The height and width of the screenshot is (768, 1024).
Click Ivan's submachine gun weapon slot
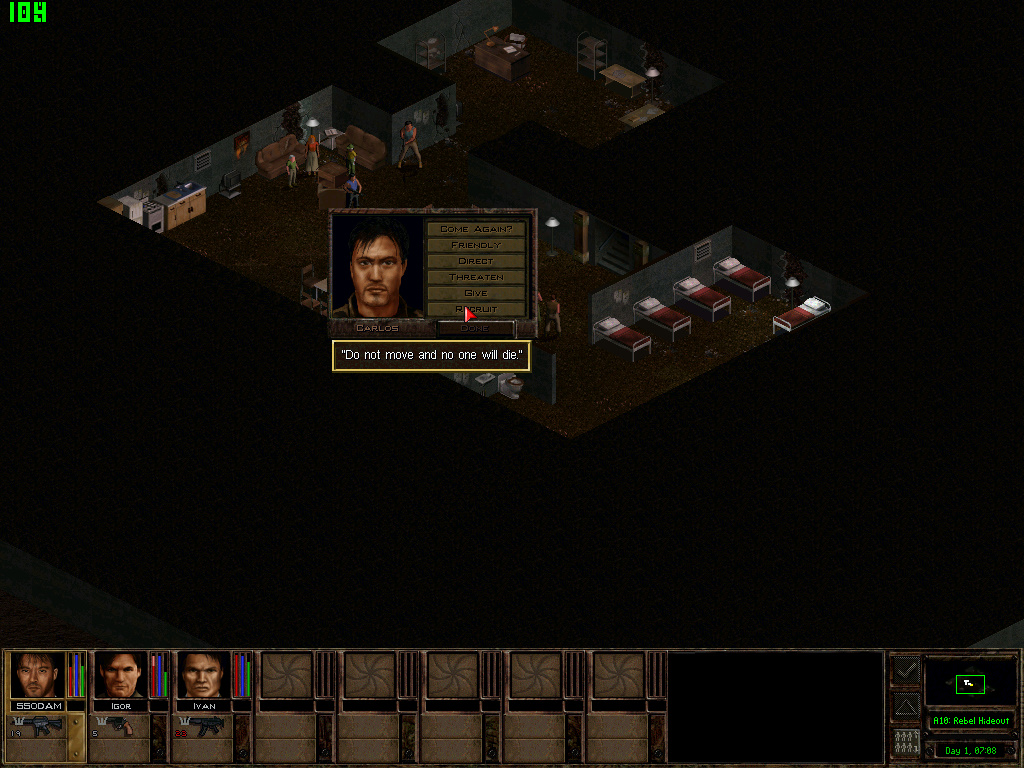(204, 727)
